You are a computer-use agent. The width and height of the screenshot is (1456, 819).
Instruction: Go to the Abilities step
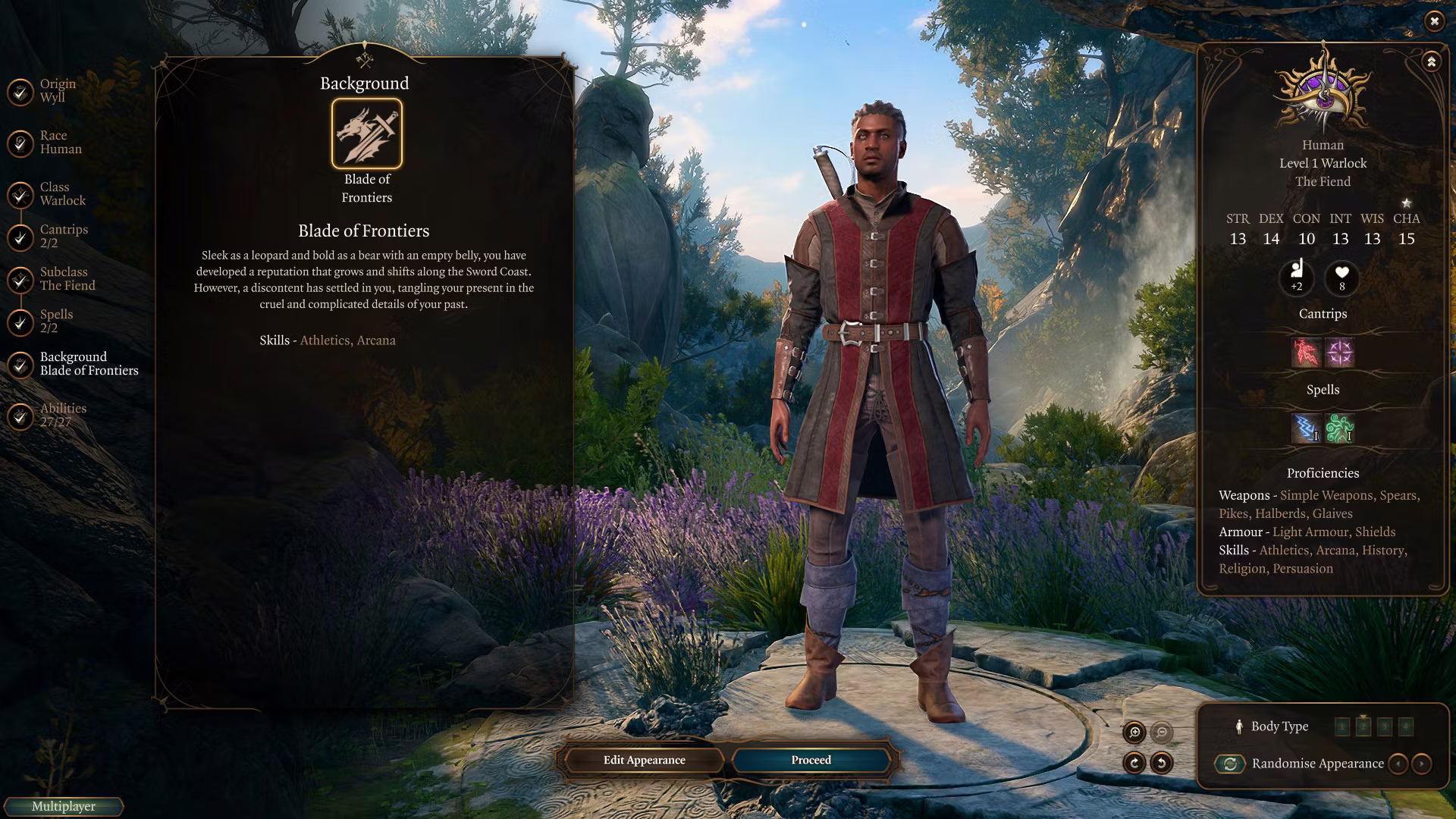point(62,415)
